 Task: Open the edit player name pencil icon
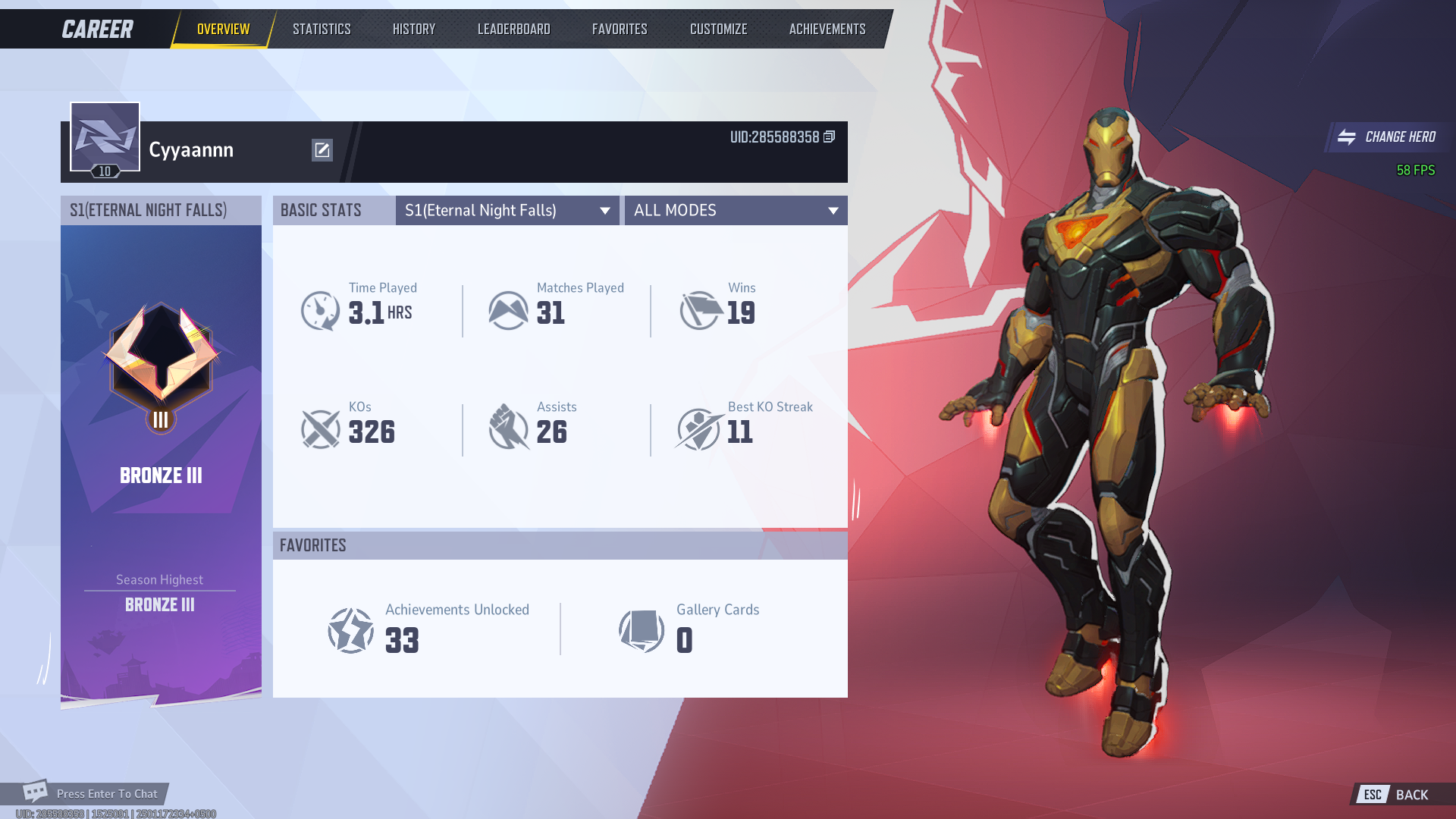click(x=322, y=150)
